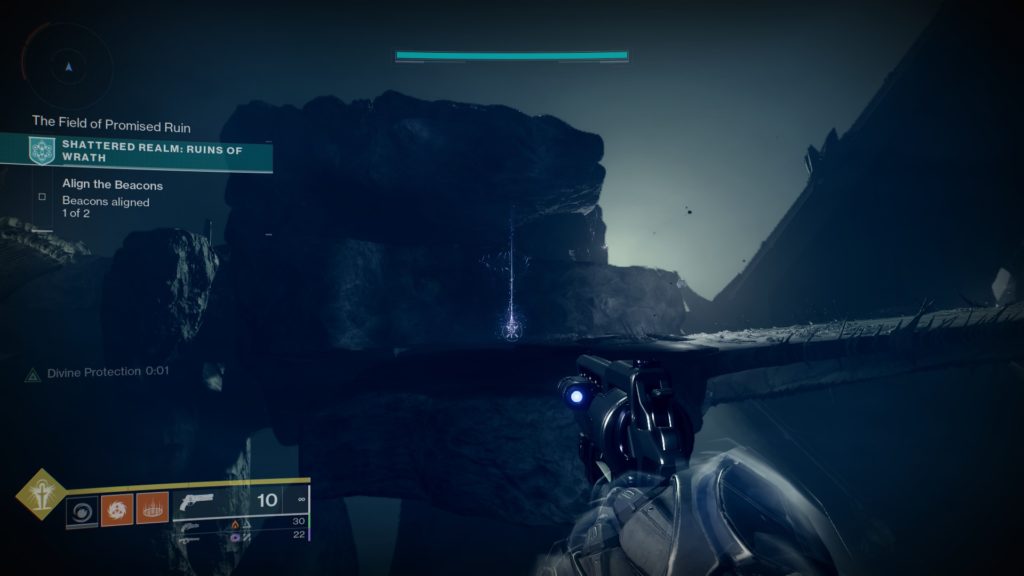This screenshot has width=1024, height=576.
Task: Select the Align the Beacons objective
Action: (112, 185)
